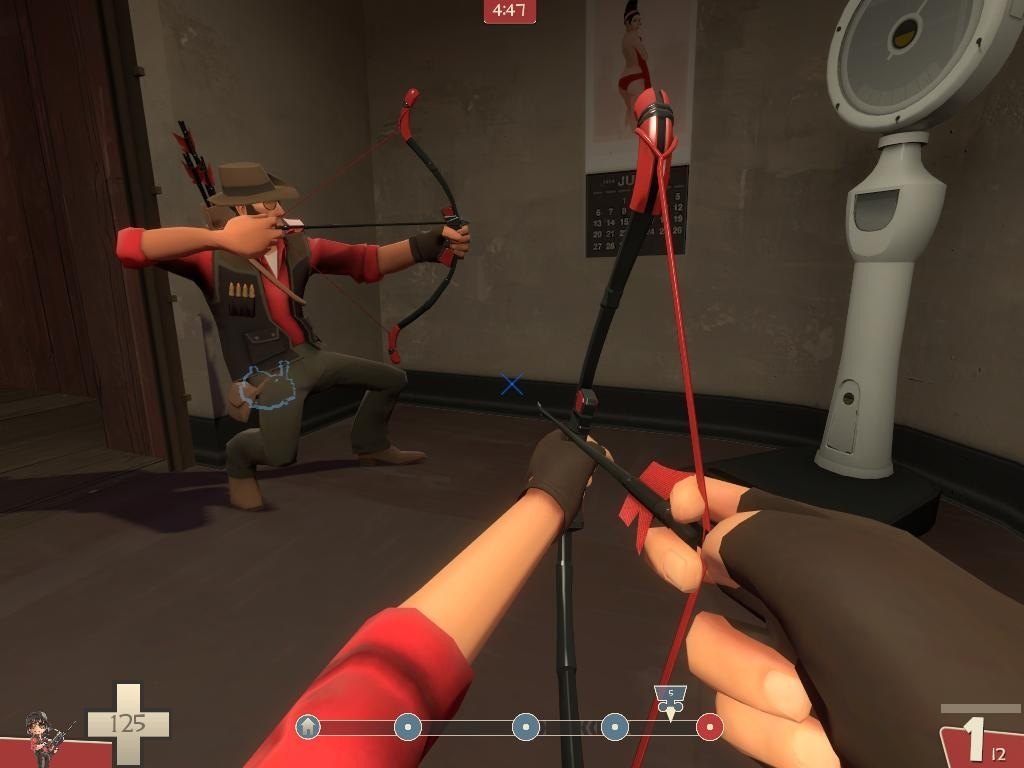Select the red final checkpoint marker
This screenshot has width=1024, height=768.
coord(709,726)
